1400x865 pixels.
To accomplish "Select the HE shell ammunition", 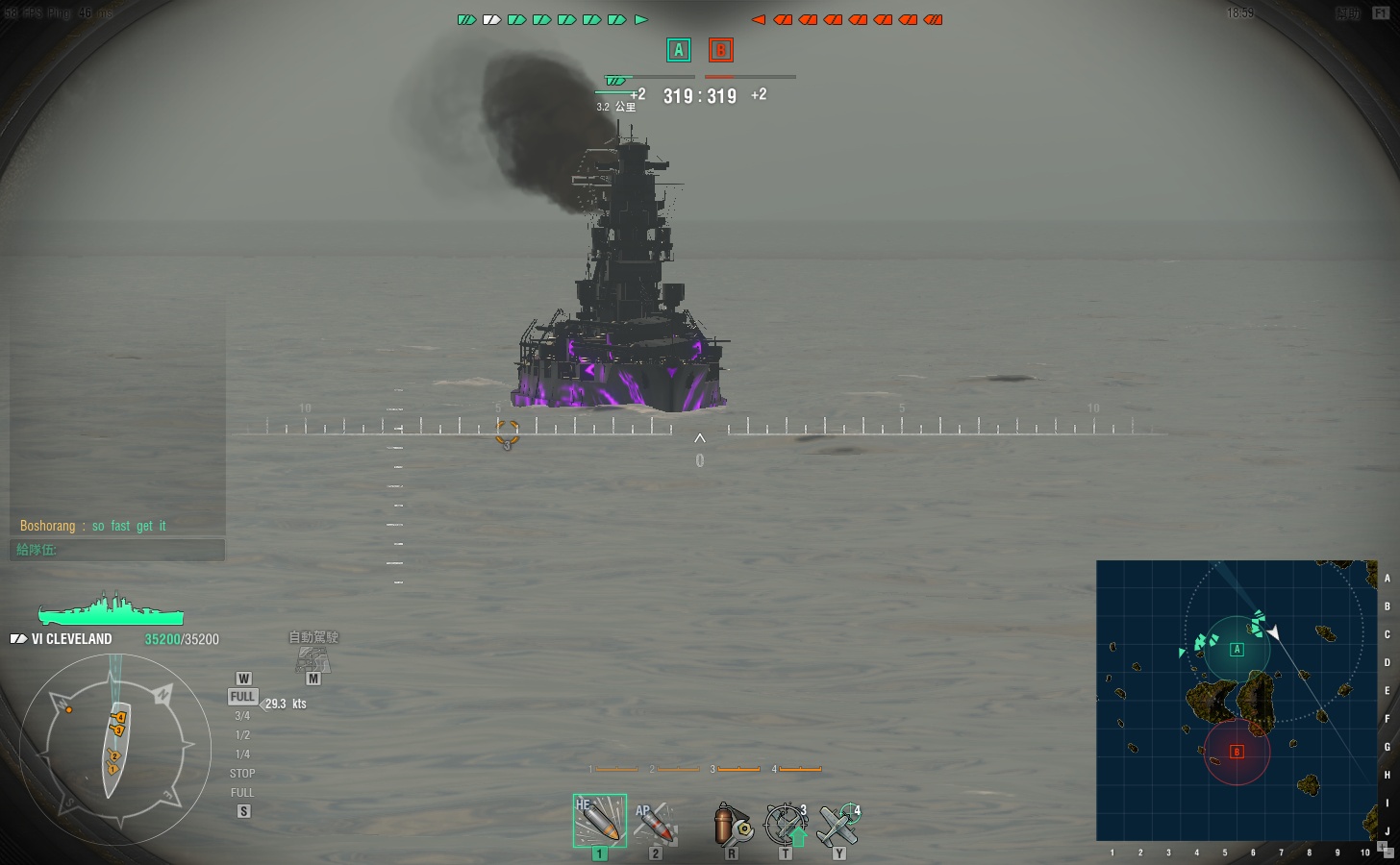I will point(599,820).
